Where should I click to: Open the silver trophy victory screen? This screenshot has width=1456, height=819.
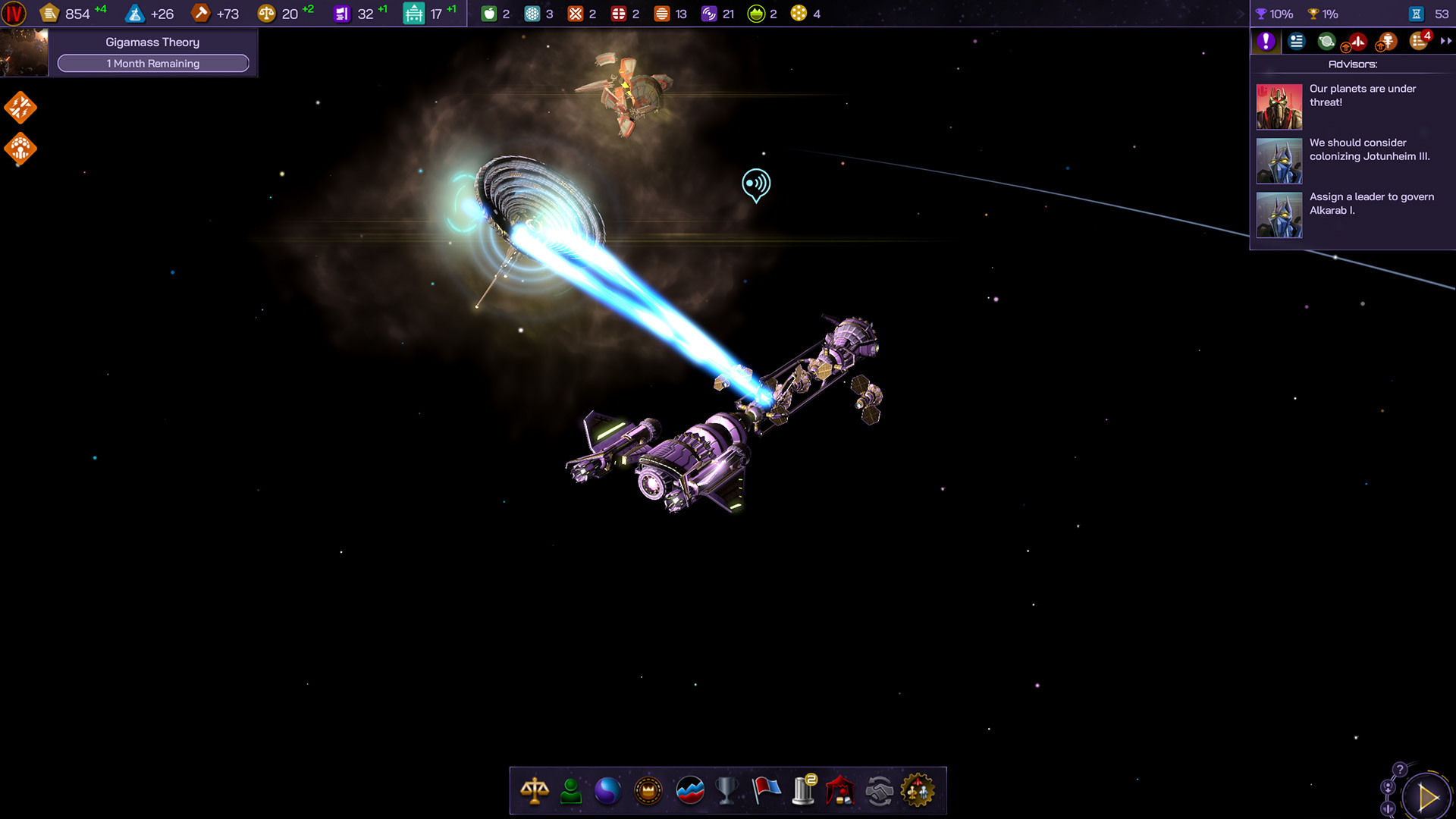pyautogui.click(x=726, y=791)
